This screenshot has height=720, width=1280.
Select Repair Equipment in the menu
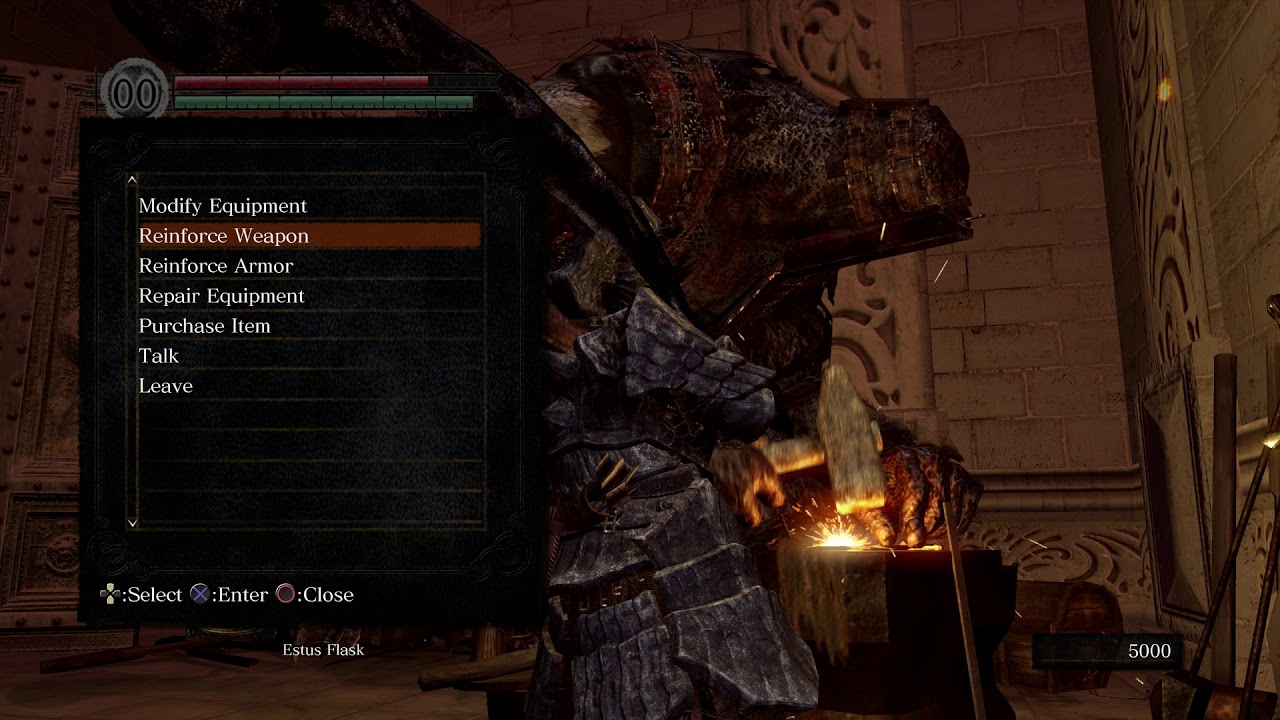coord(222,296)
